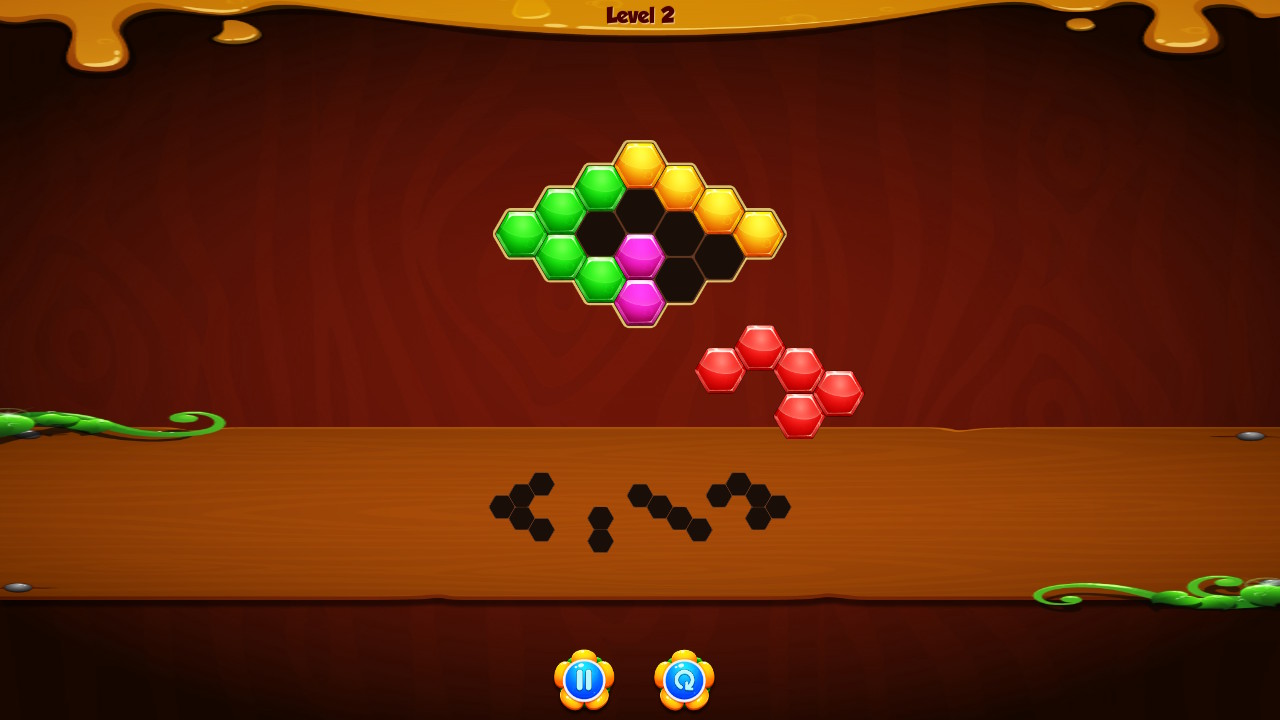Click the rightmost yellow hexagon
The image size is (1280, 720).
pyautogui.click(x=762, y=232)
